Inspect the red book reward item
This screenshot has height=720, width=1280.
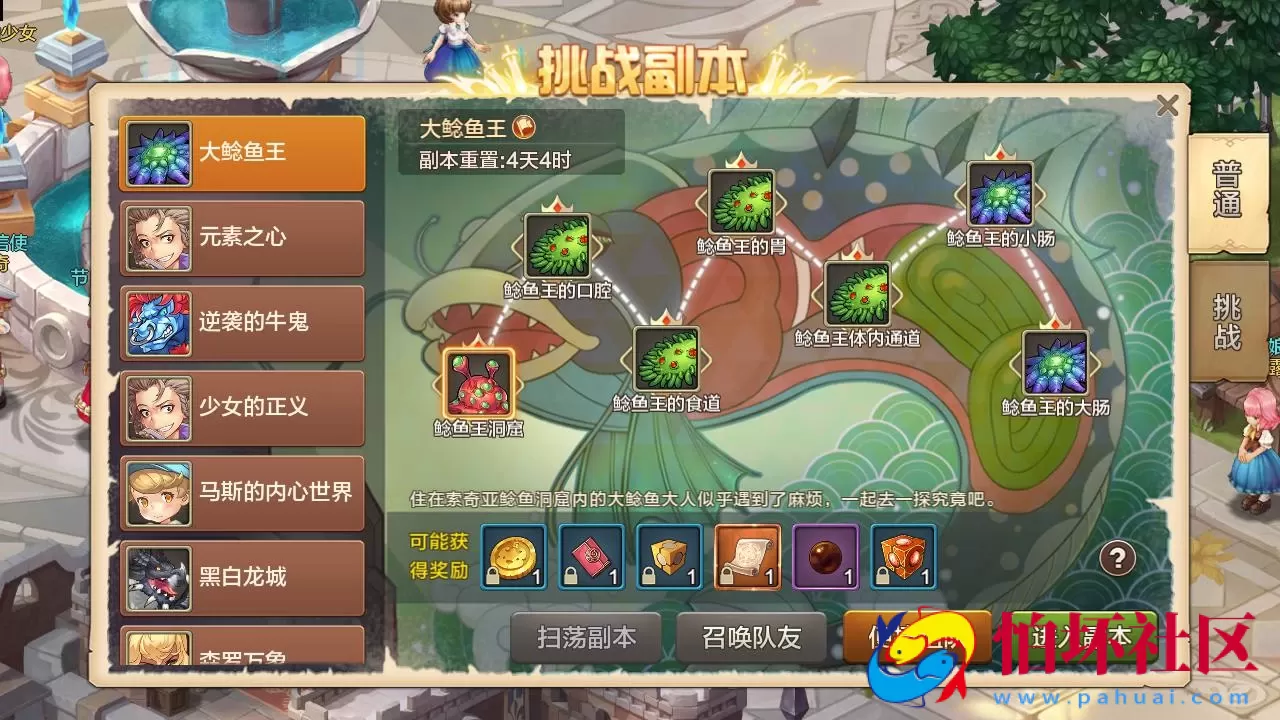click(x=592, y=560)
